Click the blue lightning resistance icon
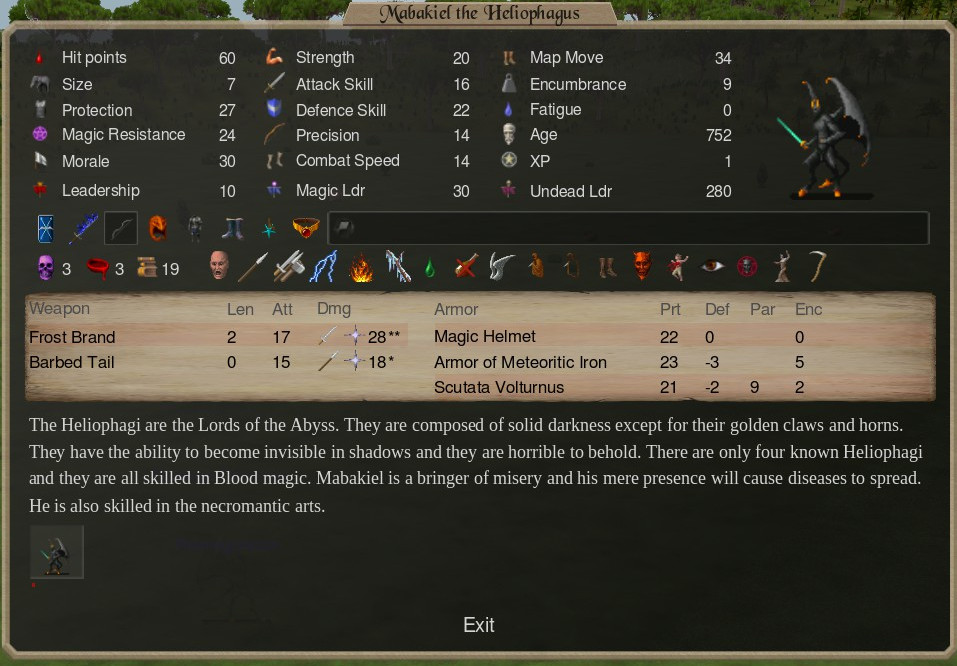Screen dimensions: 957x666 pos(323,267)
